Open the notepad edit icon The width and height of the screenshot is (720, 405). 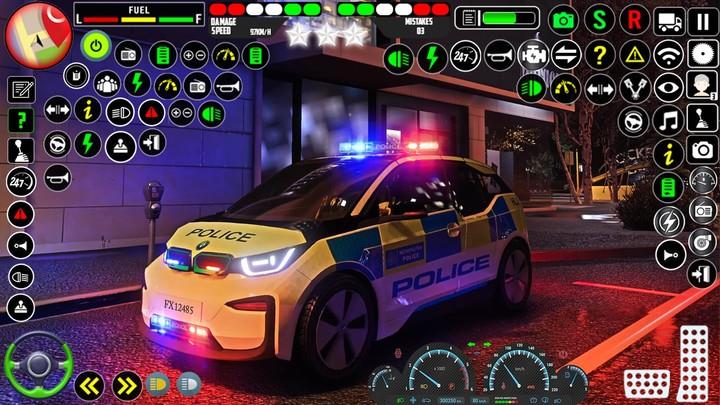[x=20, y=88]
